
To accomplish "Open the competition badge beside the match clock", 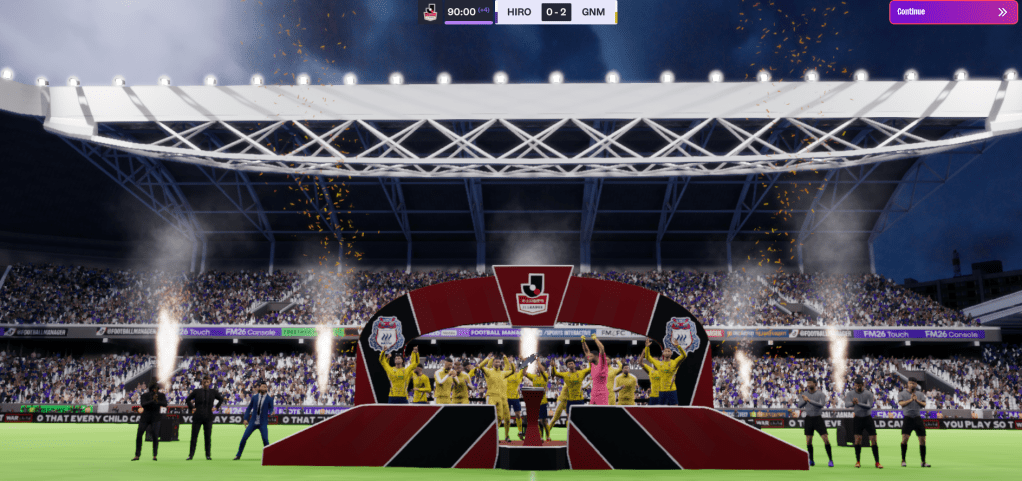I will tap(430, 12).
